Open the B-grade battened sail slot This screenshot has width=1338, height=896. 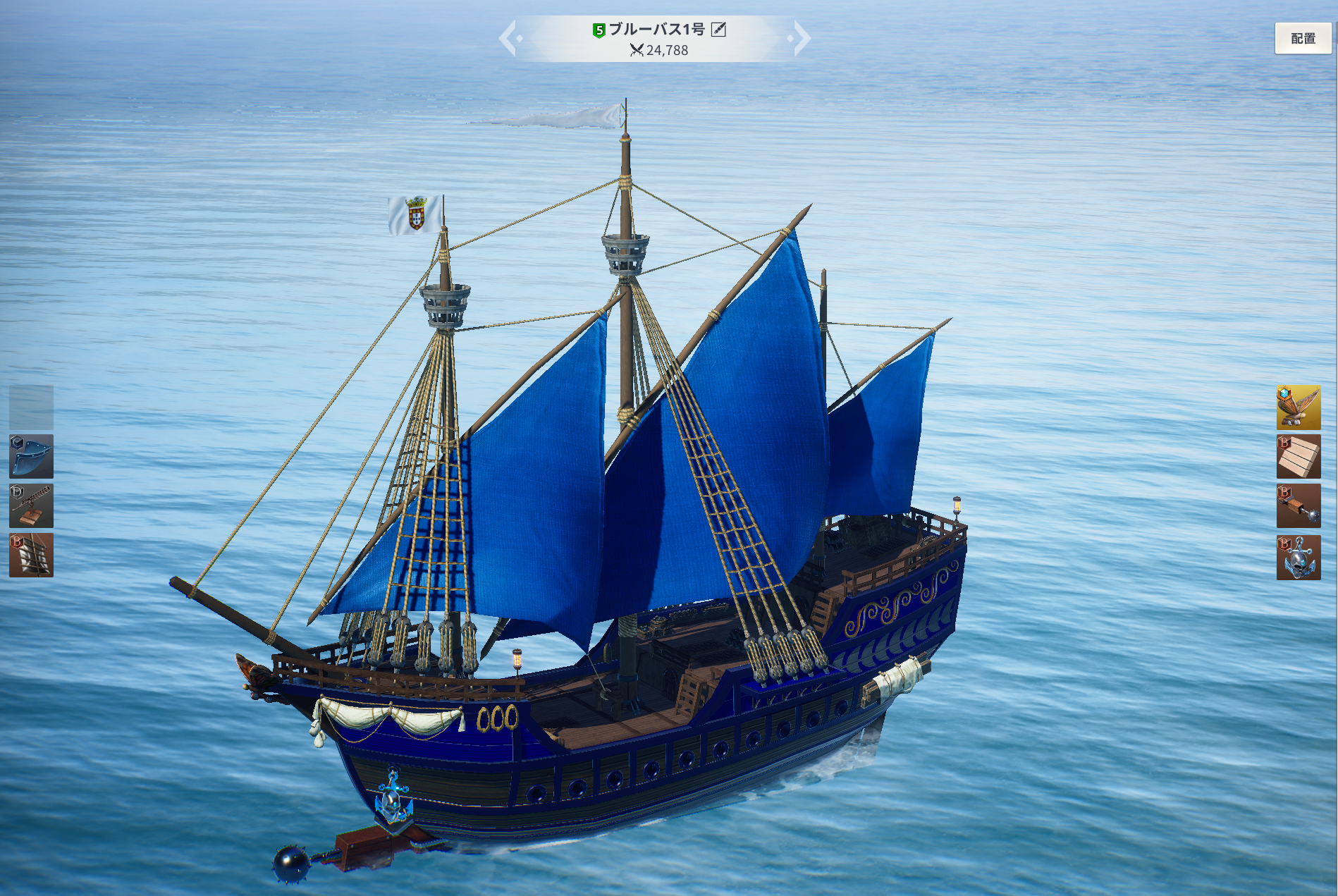coord(31,555)
